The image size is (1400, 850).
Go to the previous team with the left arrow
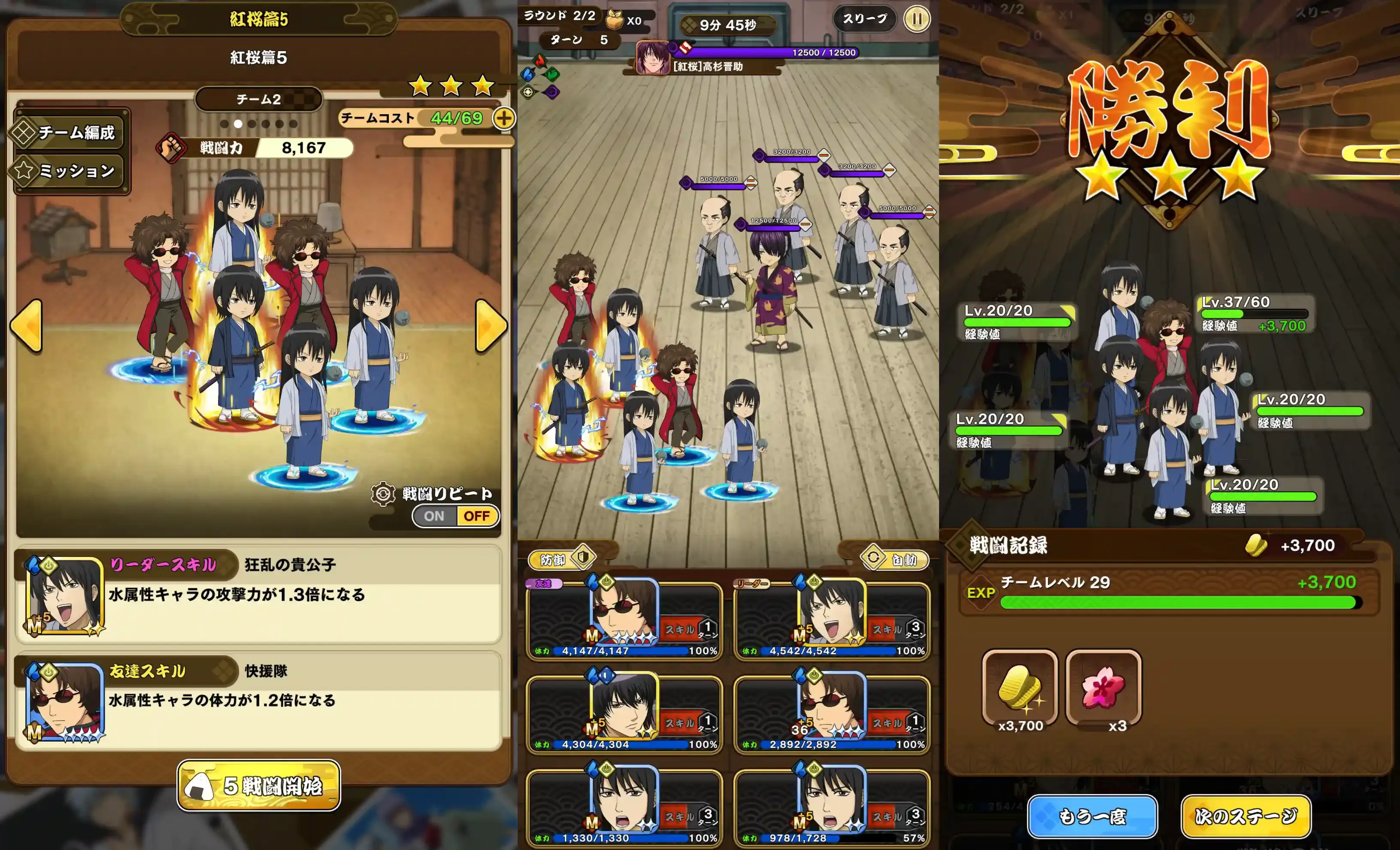click(x=26, y=325)
